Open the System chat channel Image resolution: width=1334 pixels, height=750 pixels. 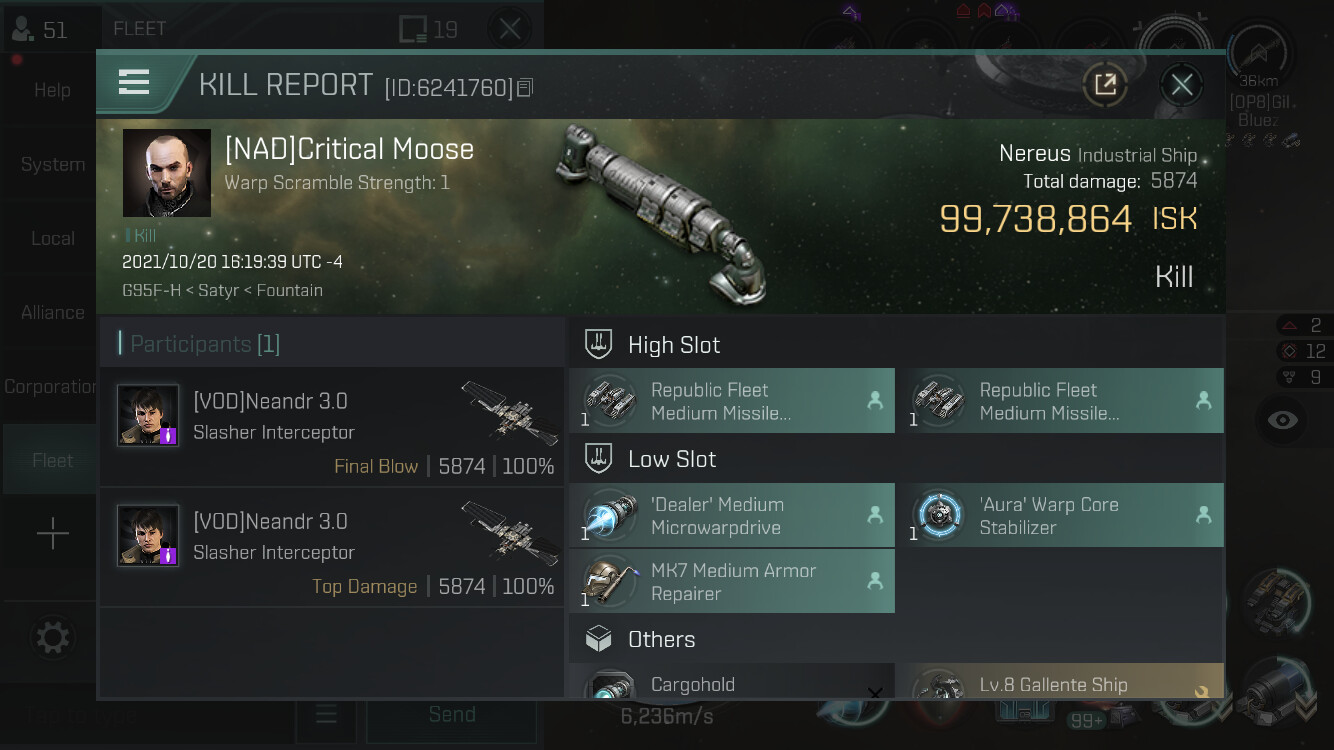coord(52,164)
